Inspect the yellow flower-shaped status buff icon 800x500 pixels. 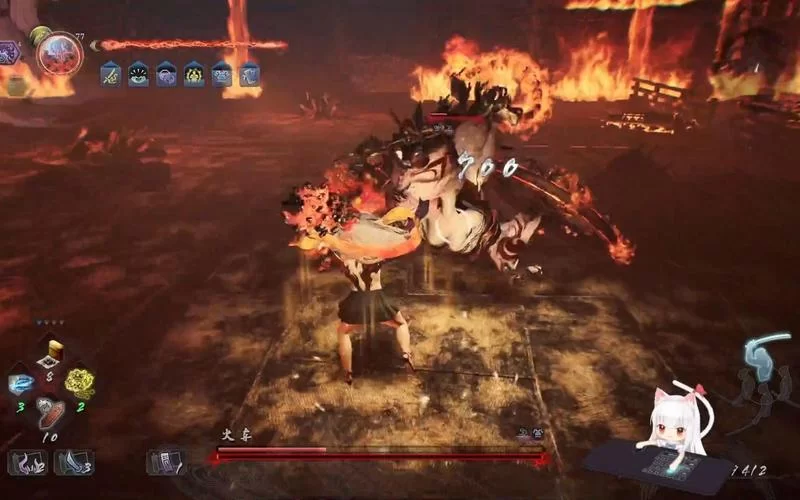coord(194,73)
